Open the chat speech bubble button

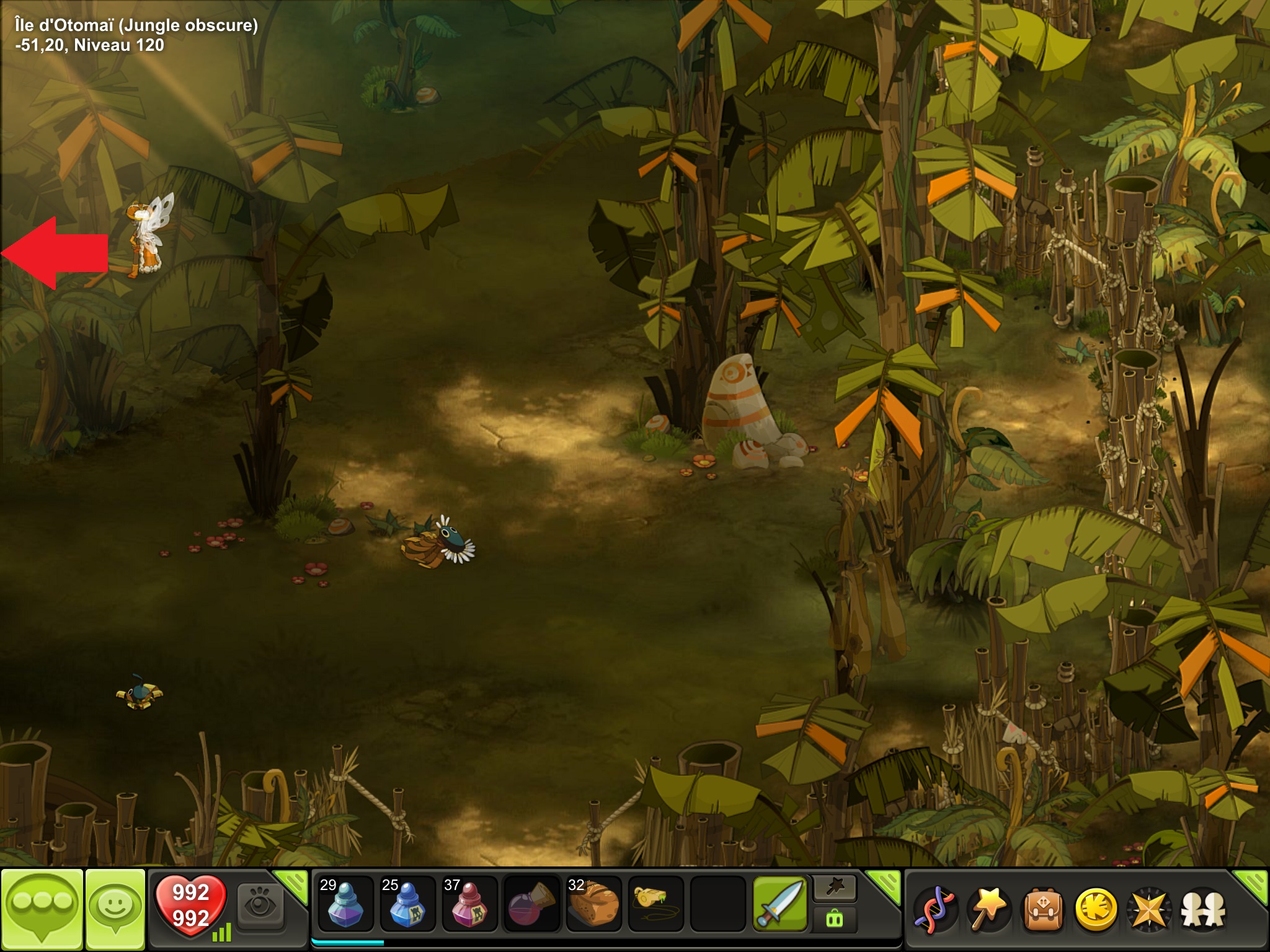click(42, 907)
